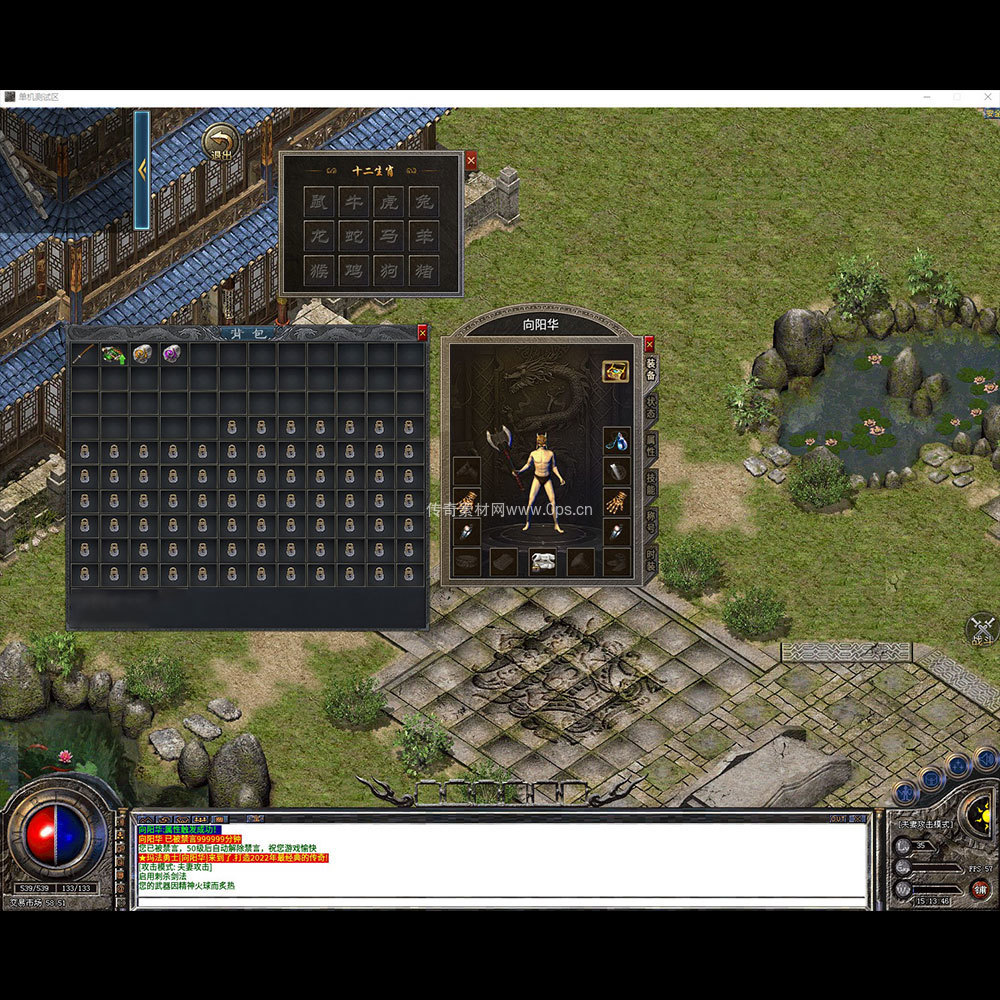This screenshot has width=1000, height=1000.
Task: Select the 鼠 (rat) zodiac tile
Action: [x=318, y=202]
